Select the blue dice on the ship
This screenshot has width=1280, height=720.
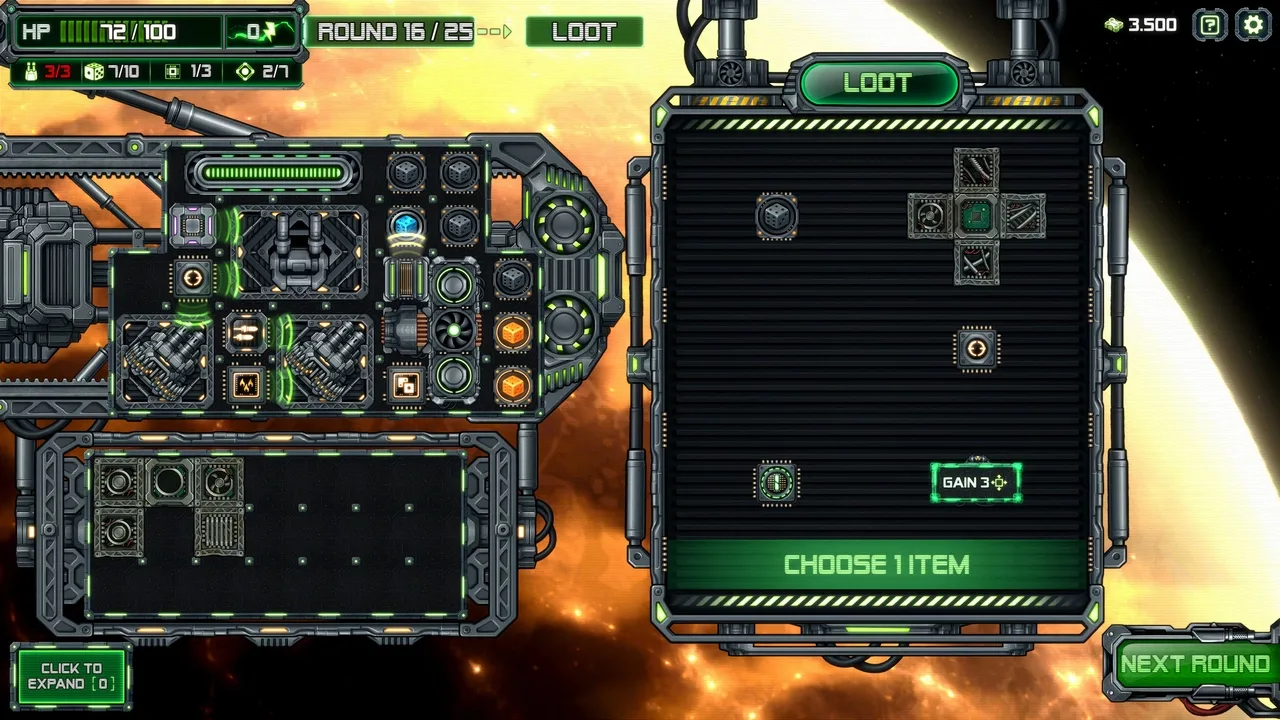[405, 224]
